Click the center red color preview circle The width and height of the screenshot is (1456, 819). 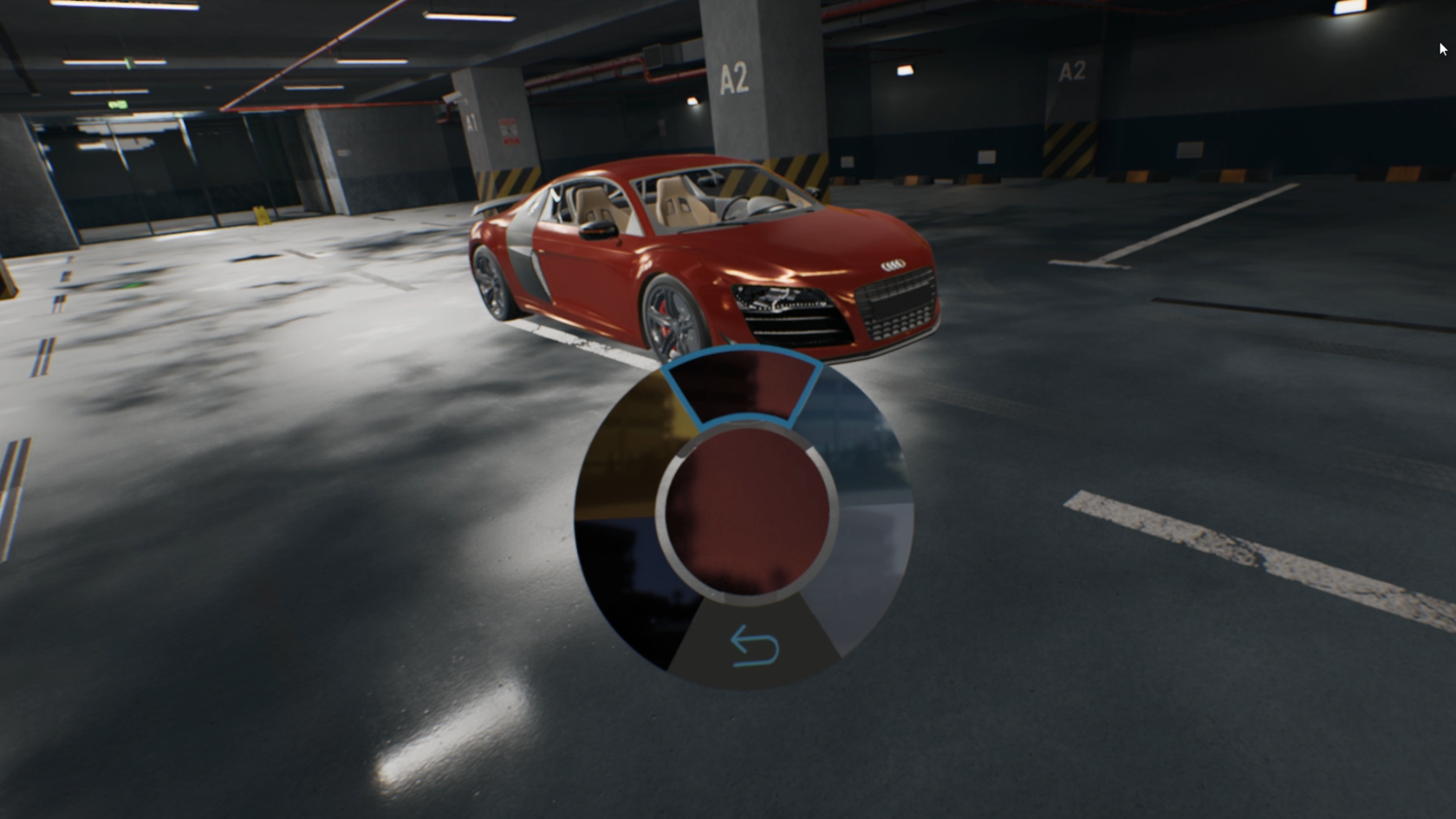[x=750, y=511]
